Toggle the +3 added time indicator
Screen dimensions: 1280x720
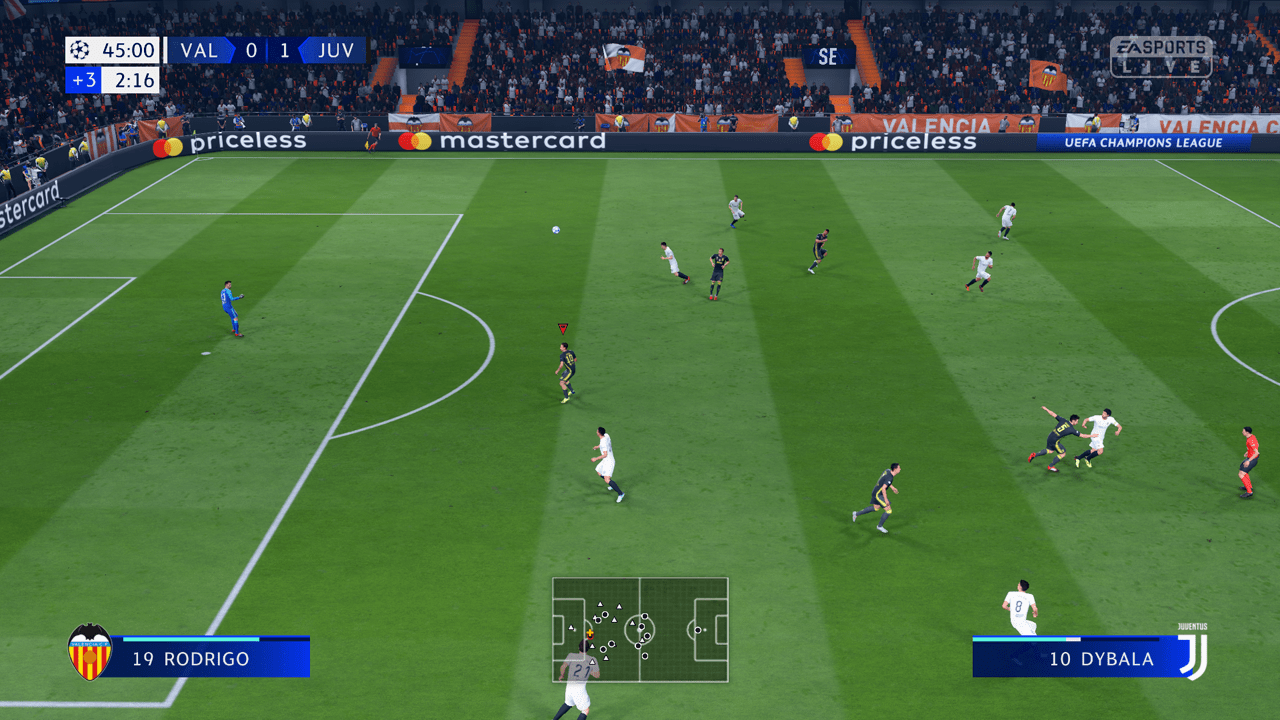click(x=84, y=80)
